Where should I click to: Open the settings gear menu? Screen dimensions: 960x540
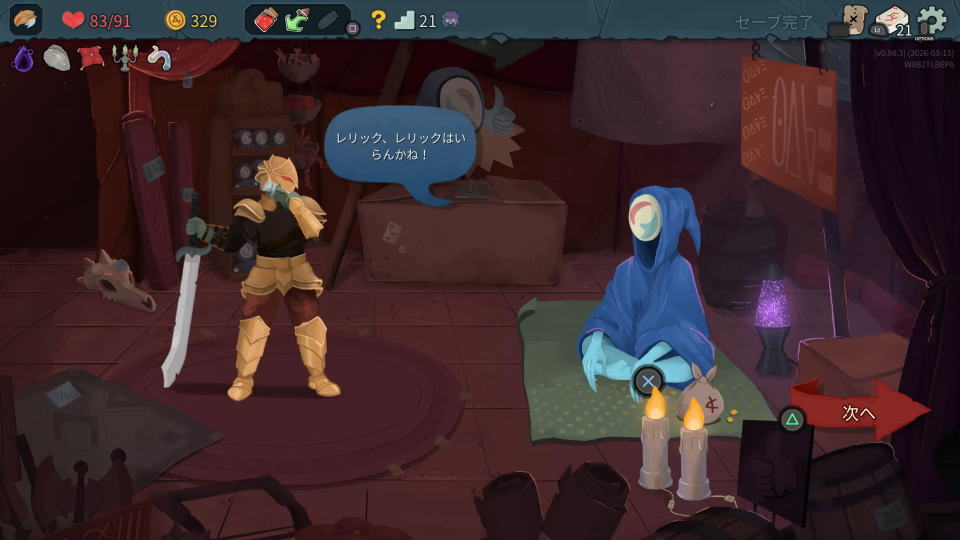pyautogui.click(x=931, y=20)
